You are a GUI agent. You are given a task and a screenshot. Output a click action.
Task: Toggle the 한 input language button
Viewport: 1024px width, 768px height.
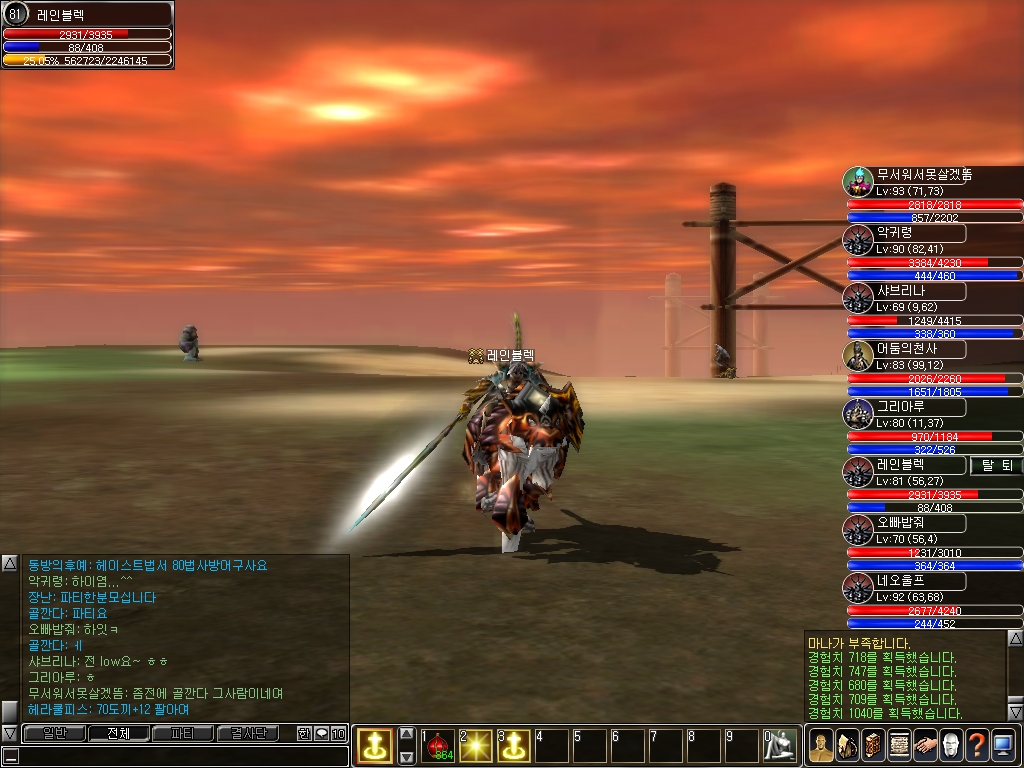click(304, 733)
